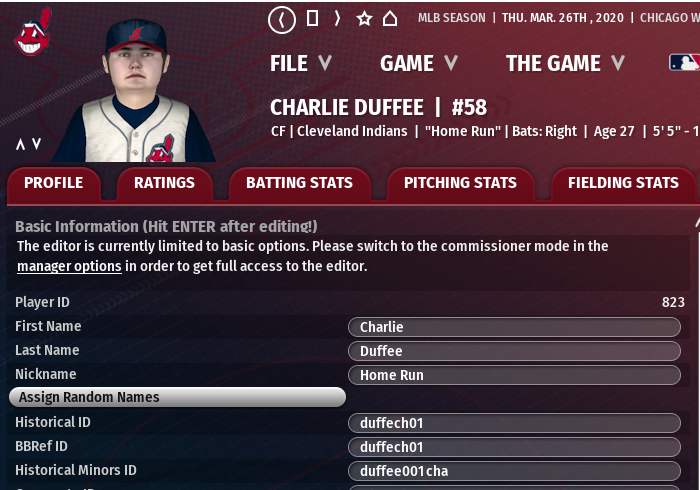Open the File menu
This screenshot has width=700, height=490.
[x=300, y=63]
